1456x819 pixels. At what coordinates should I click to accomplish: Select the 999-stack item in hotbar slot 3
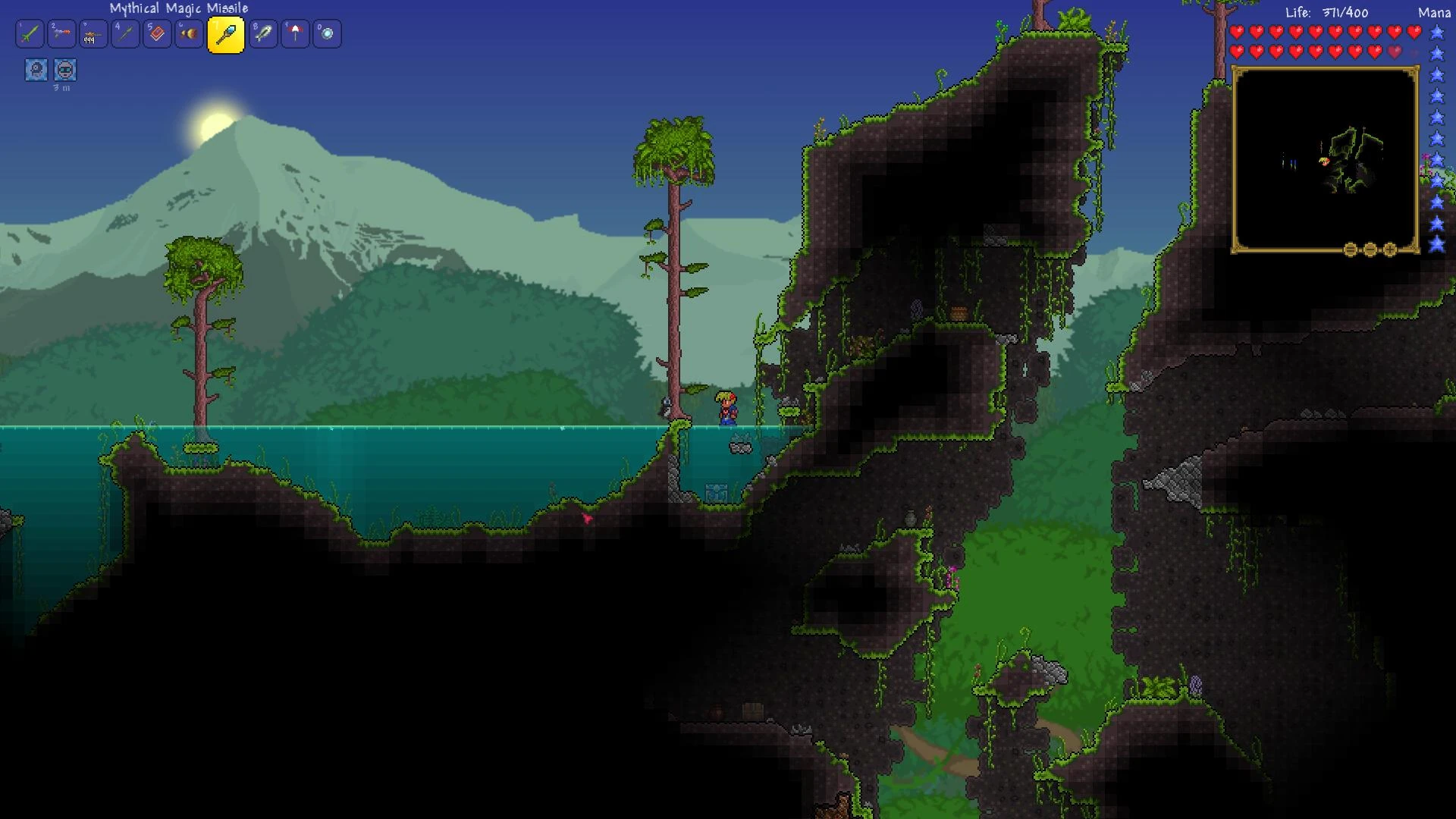coord(93,33)
